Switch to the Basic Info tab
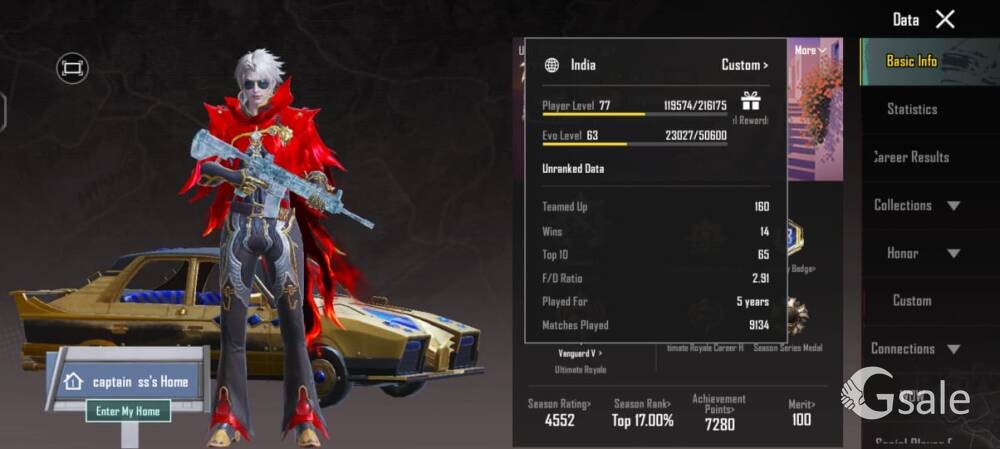This screenshot has width=1000, height=449. (x=911, y=61)
